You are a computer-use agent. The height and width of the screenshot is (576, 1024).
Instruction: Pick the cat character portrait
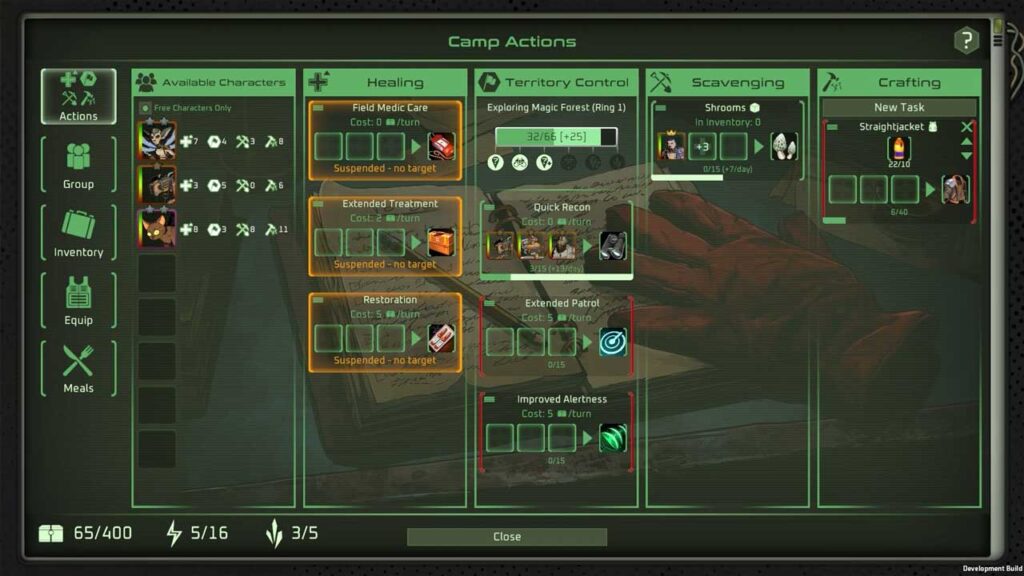click(x=158, y=228)
